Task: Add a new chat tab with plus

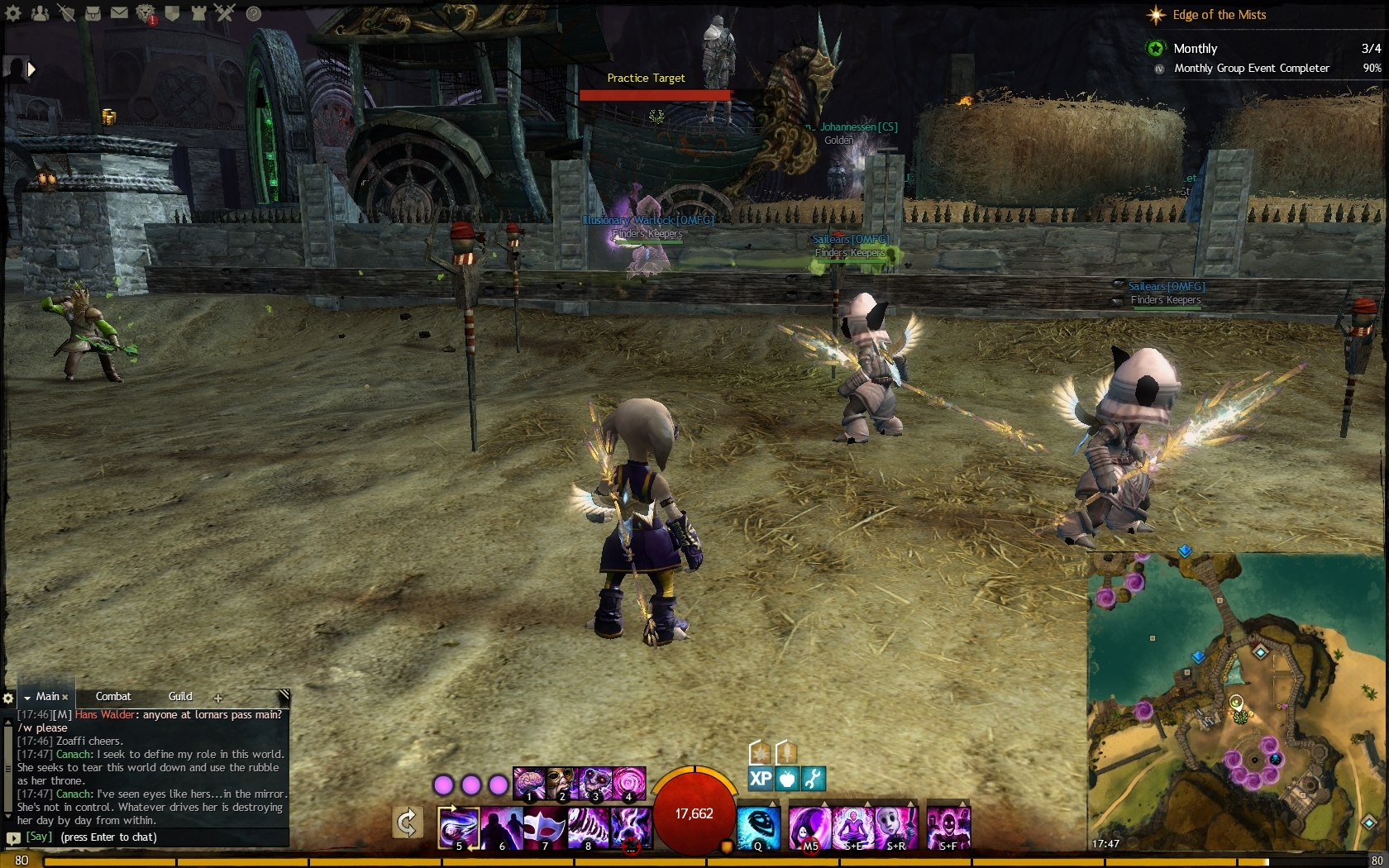Action: [x=218, y=698]
